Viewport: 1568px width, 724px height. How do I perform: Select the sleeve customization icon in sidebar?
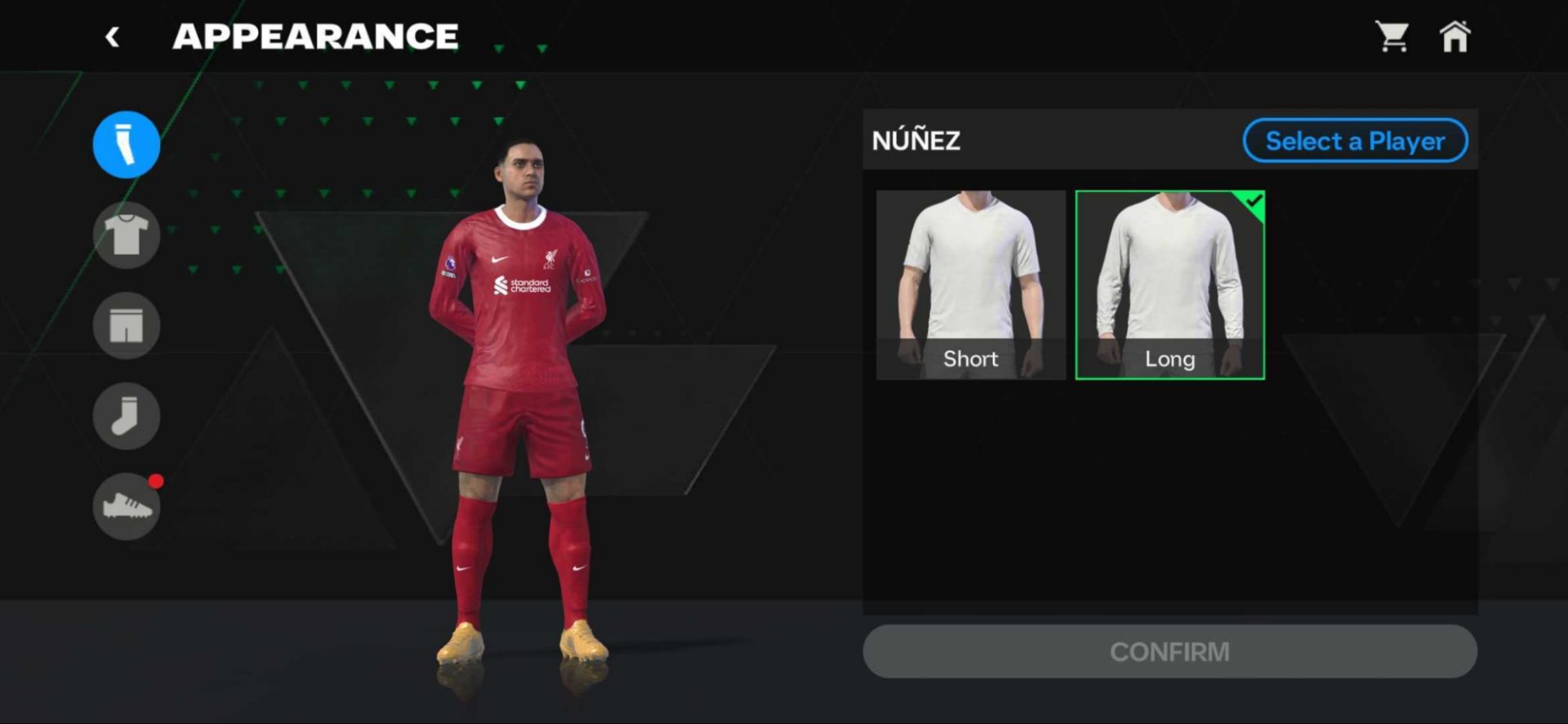point(125,144)
